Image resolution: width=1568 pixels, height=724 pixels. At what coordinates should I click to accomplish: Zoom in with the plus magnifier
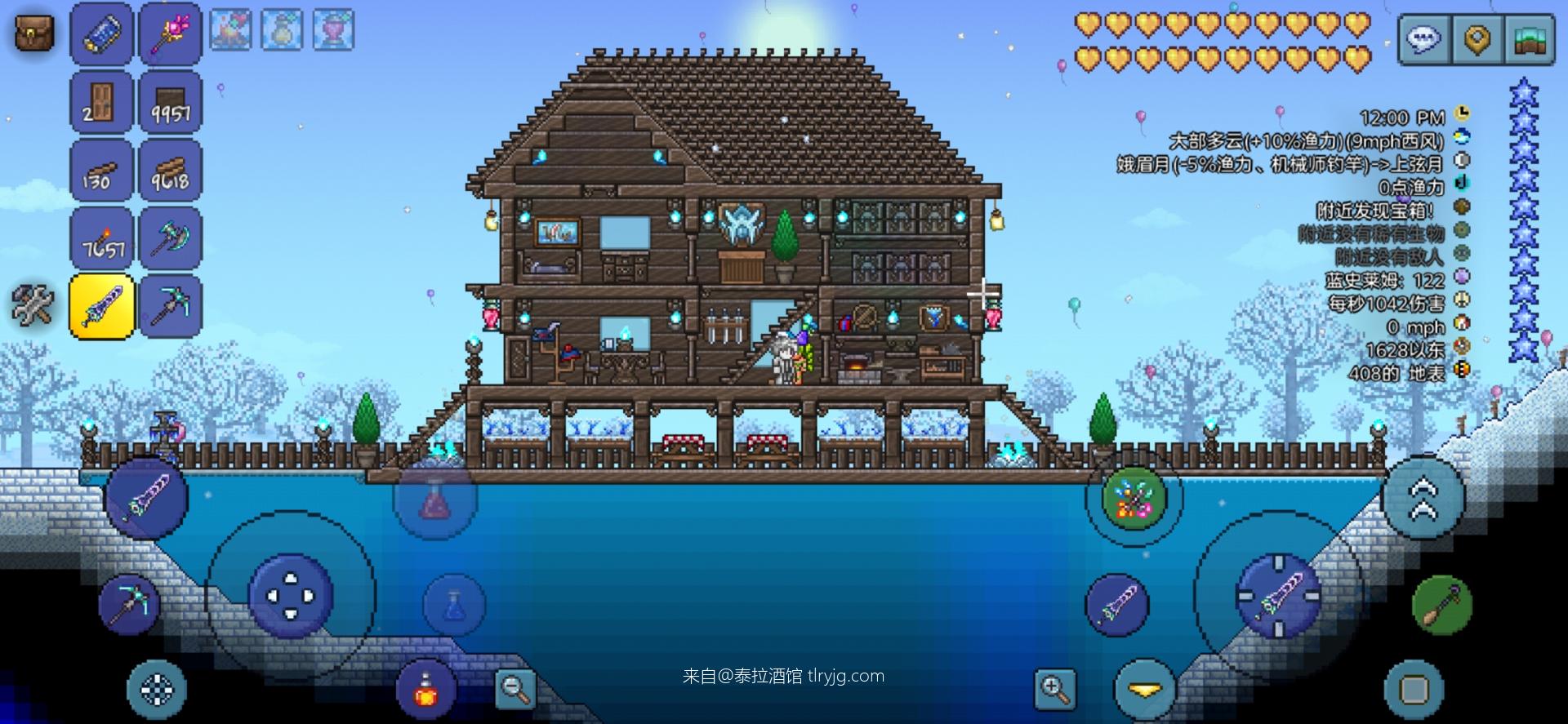(x=1054, y=690)
